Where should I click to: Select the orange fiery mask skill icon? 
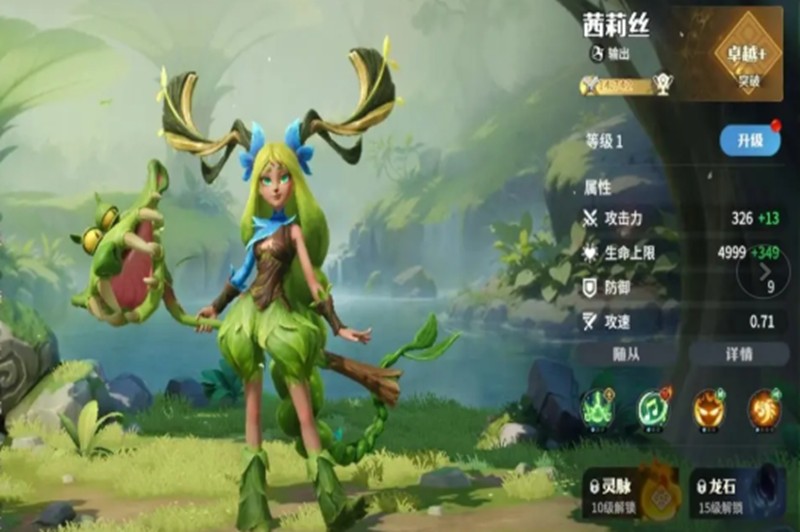(709, 406)
